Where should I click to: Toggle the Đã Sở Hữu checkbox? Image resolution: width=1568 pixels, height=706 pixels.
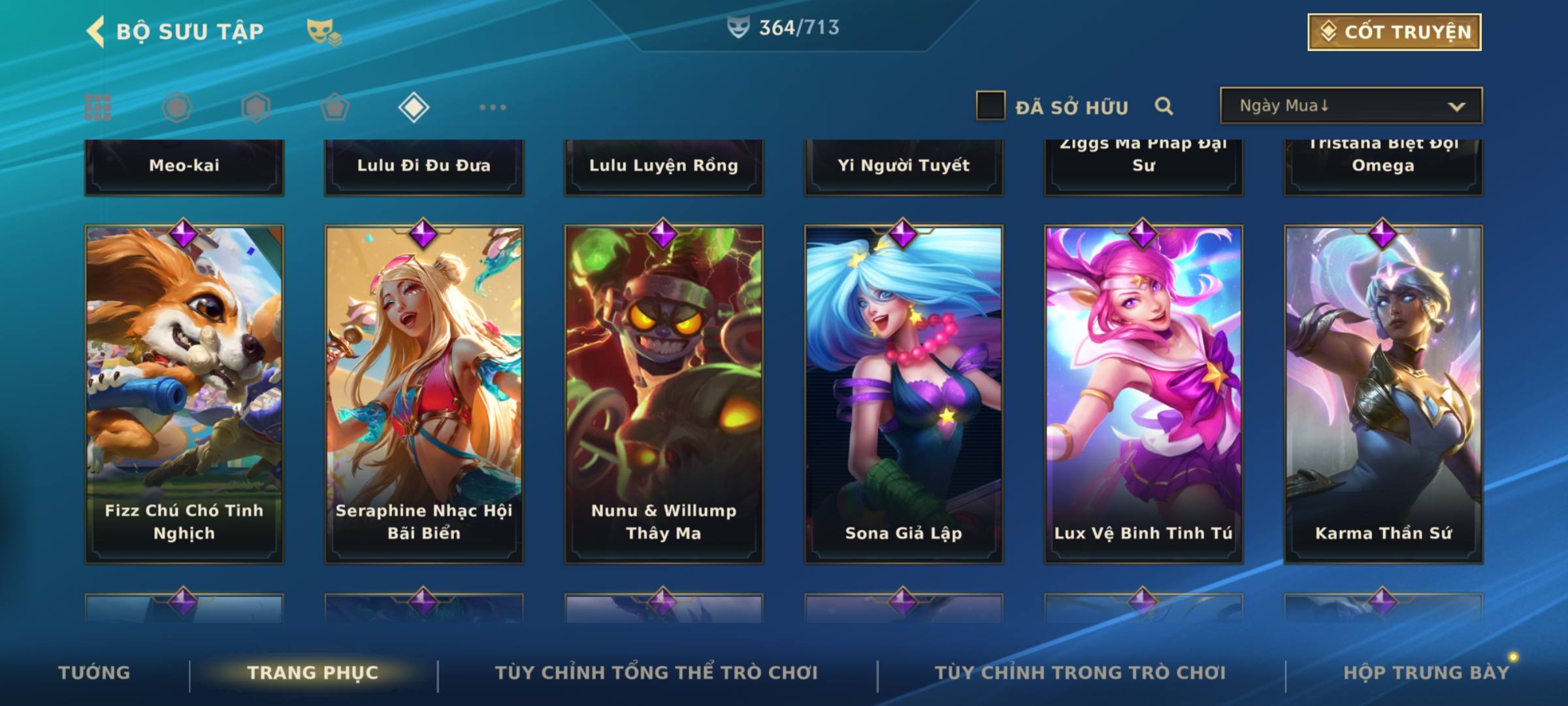(990, 106)
